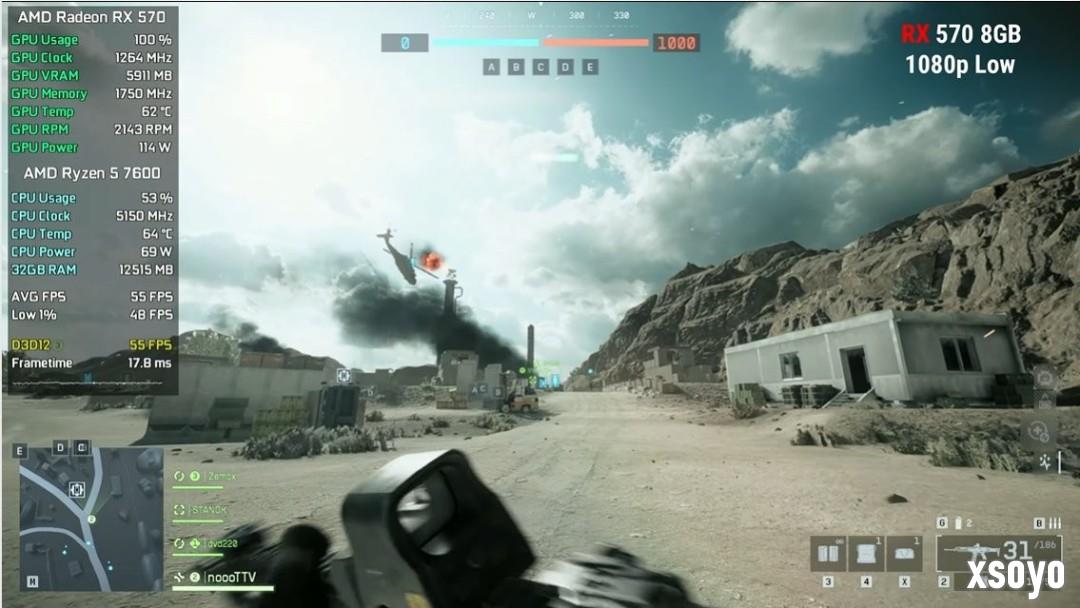This screenshot has width=1080, height=608.
Task: Click the vehicle marker icon on the minimap
Action: 77,490
